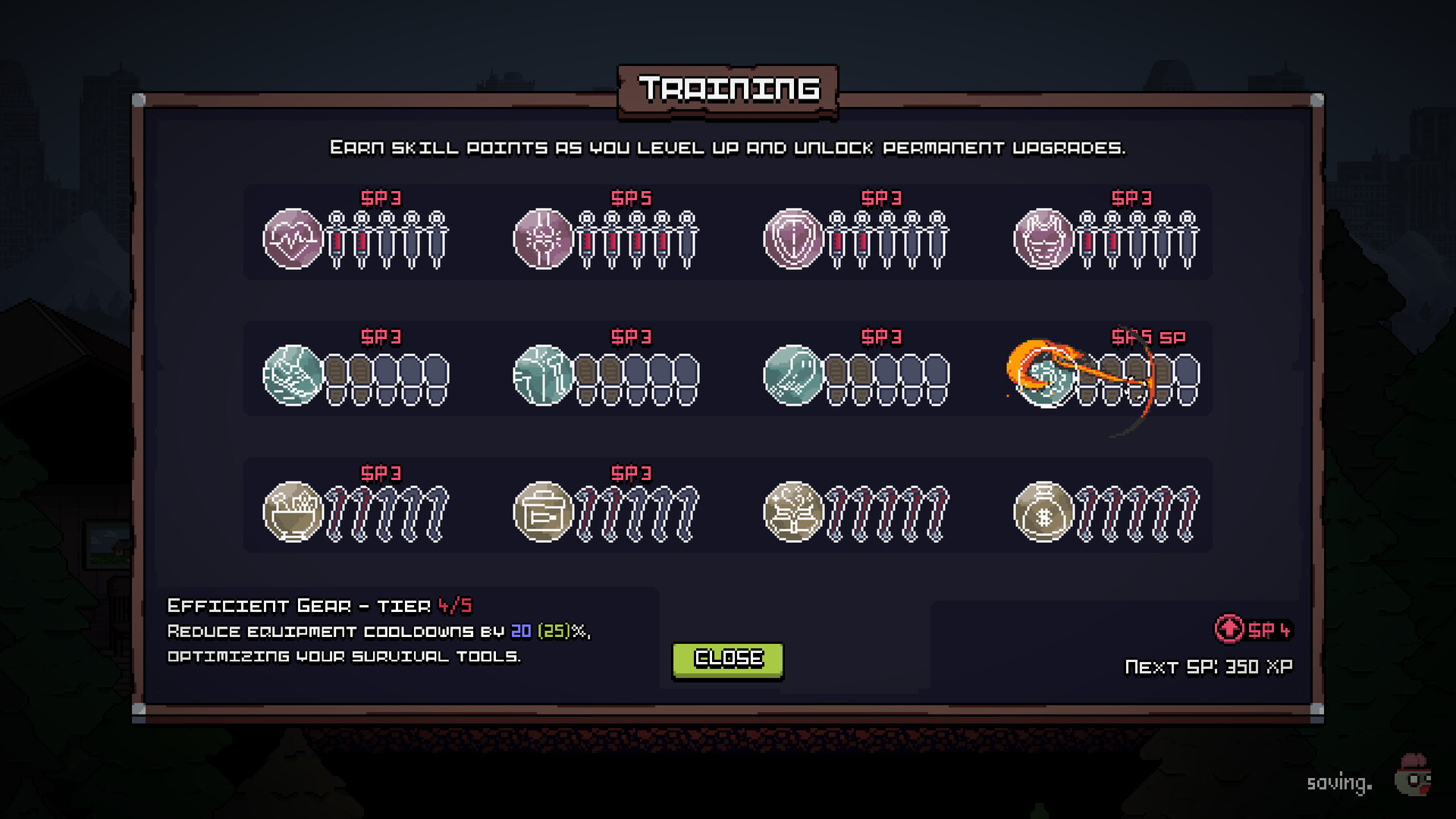Open the mask-face skill in top row
1456x819 pixels.
click(x=1045, y=240)
